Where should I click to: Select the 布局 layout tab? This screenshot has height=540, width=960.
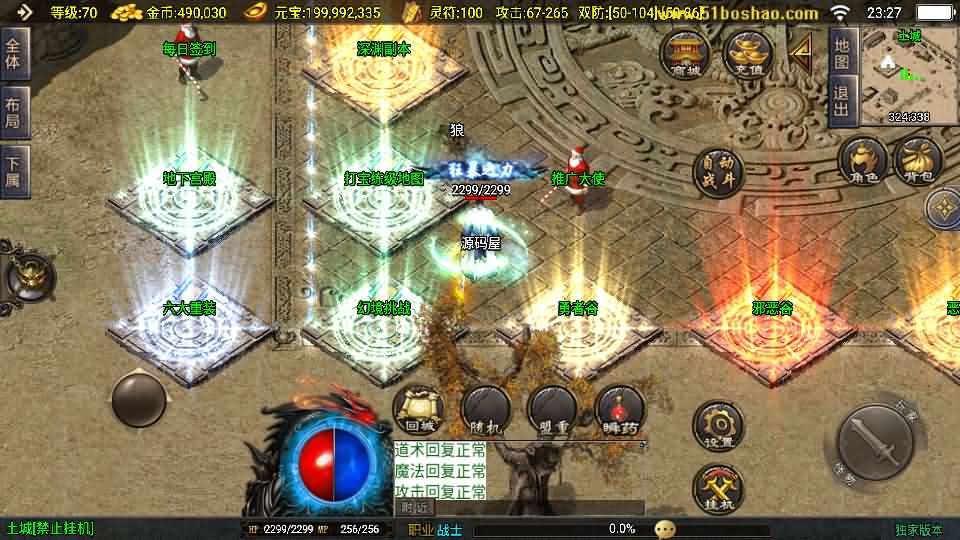point(14,112)
